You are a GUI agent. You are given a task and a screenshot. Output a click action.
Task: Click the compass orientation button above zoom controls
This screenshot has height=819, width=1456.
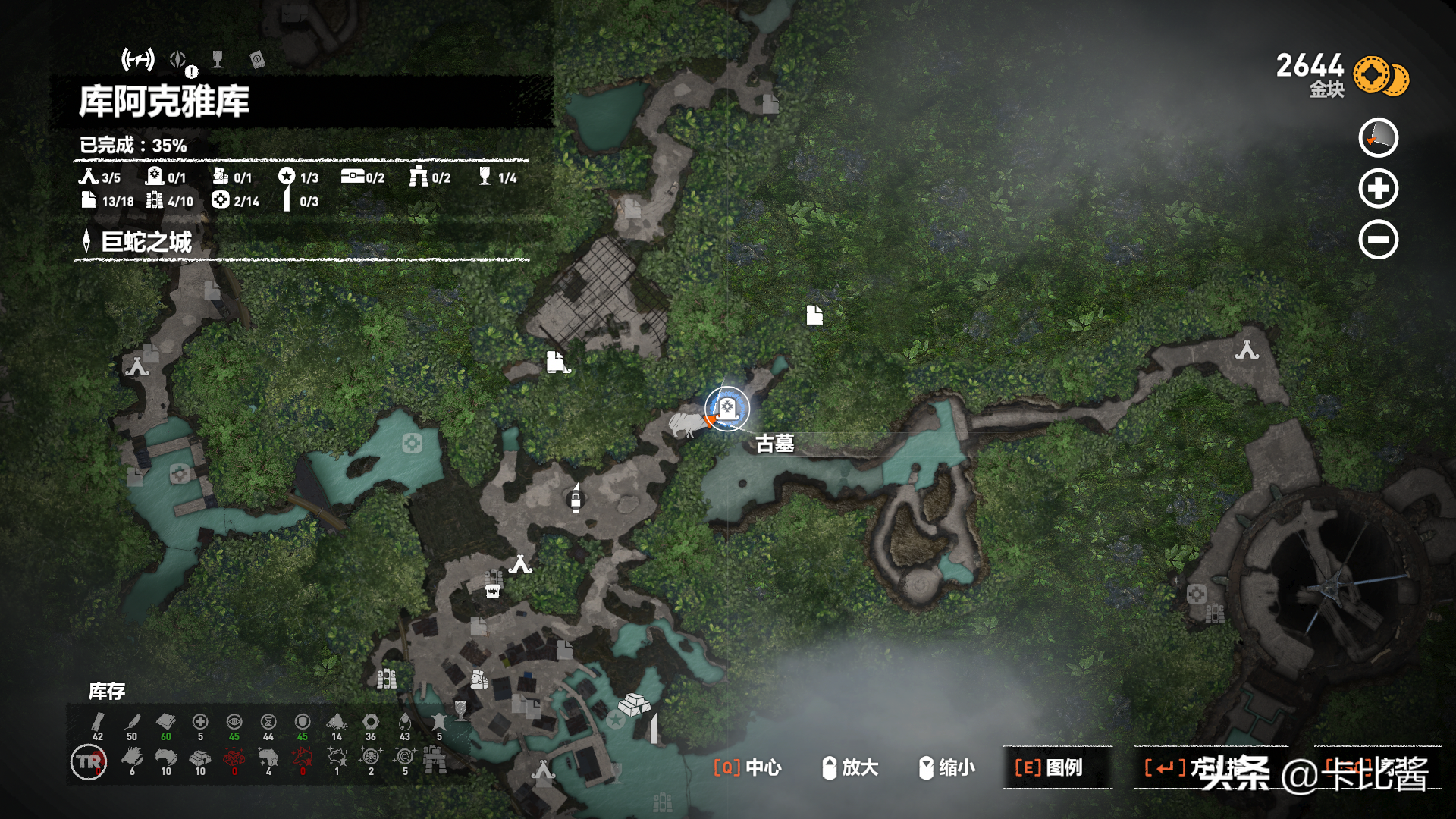1378,138
